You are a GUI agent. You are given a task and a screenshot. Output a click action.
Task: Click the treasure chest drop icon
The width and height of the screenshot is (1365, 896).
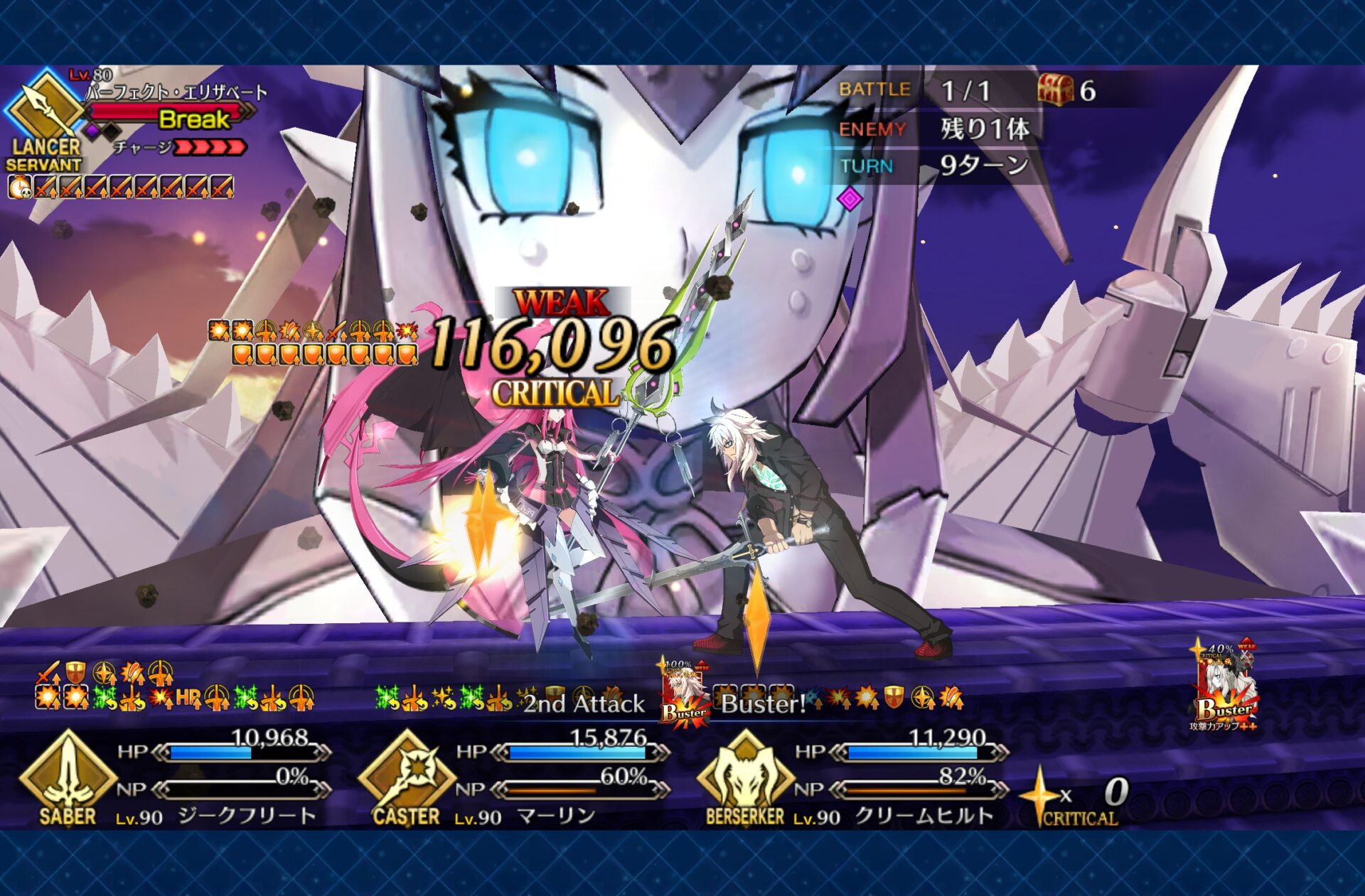pyautogui.click(x=1055, y=90)
